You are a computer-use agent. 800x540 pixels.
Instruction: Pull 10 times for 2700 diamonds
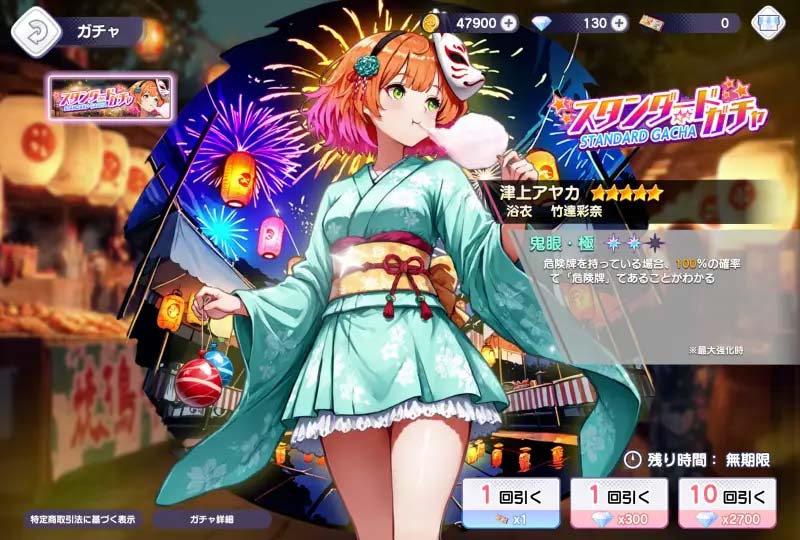click(727, 502)
